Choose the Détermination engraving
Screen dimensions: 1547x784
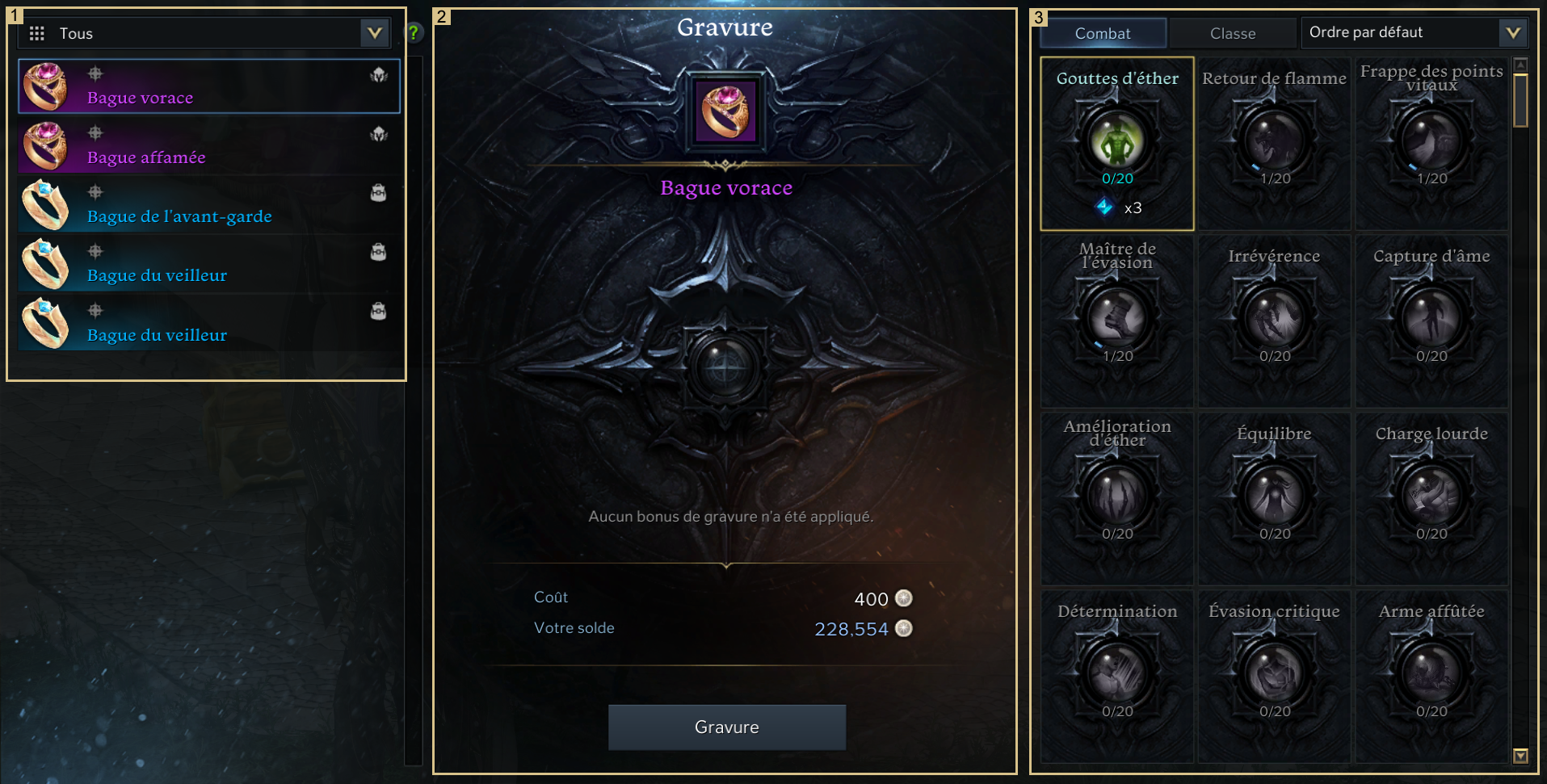[1117, 675]
